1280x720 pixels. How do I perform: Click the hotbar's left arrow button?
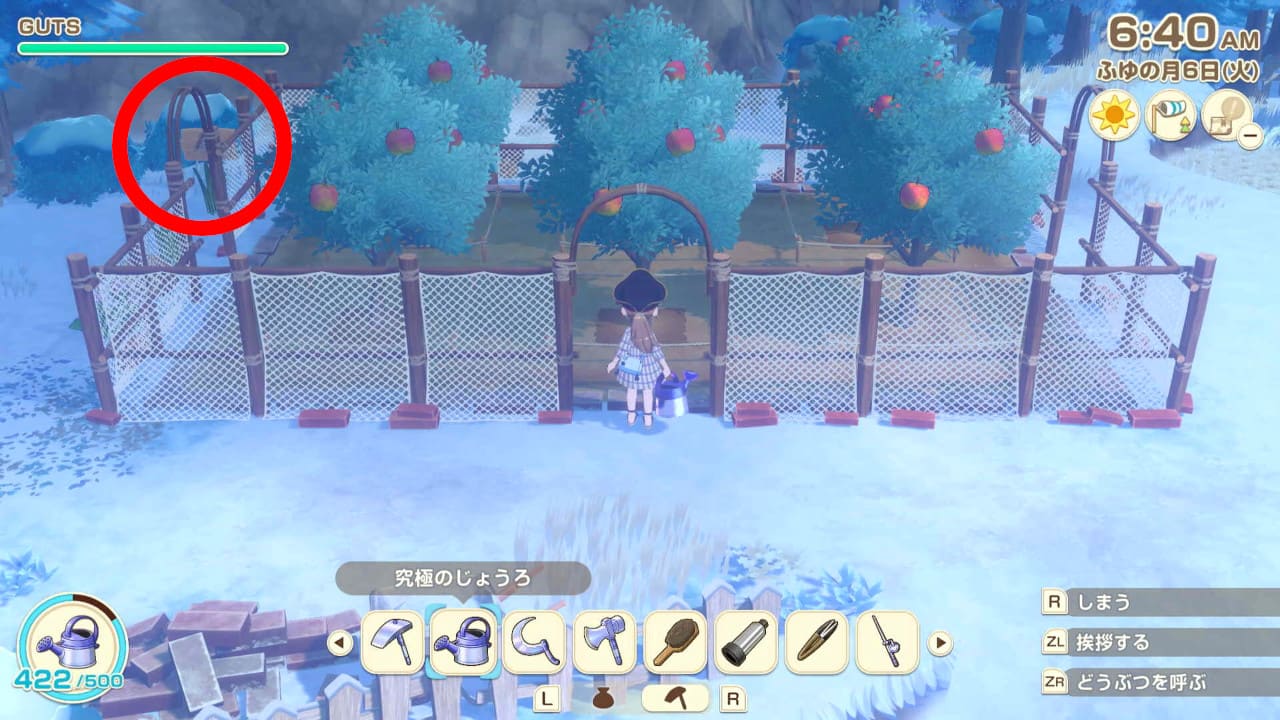340,642
